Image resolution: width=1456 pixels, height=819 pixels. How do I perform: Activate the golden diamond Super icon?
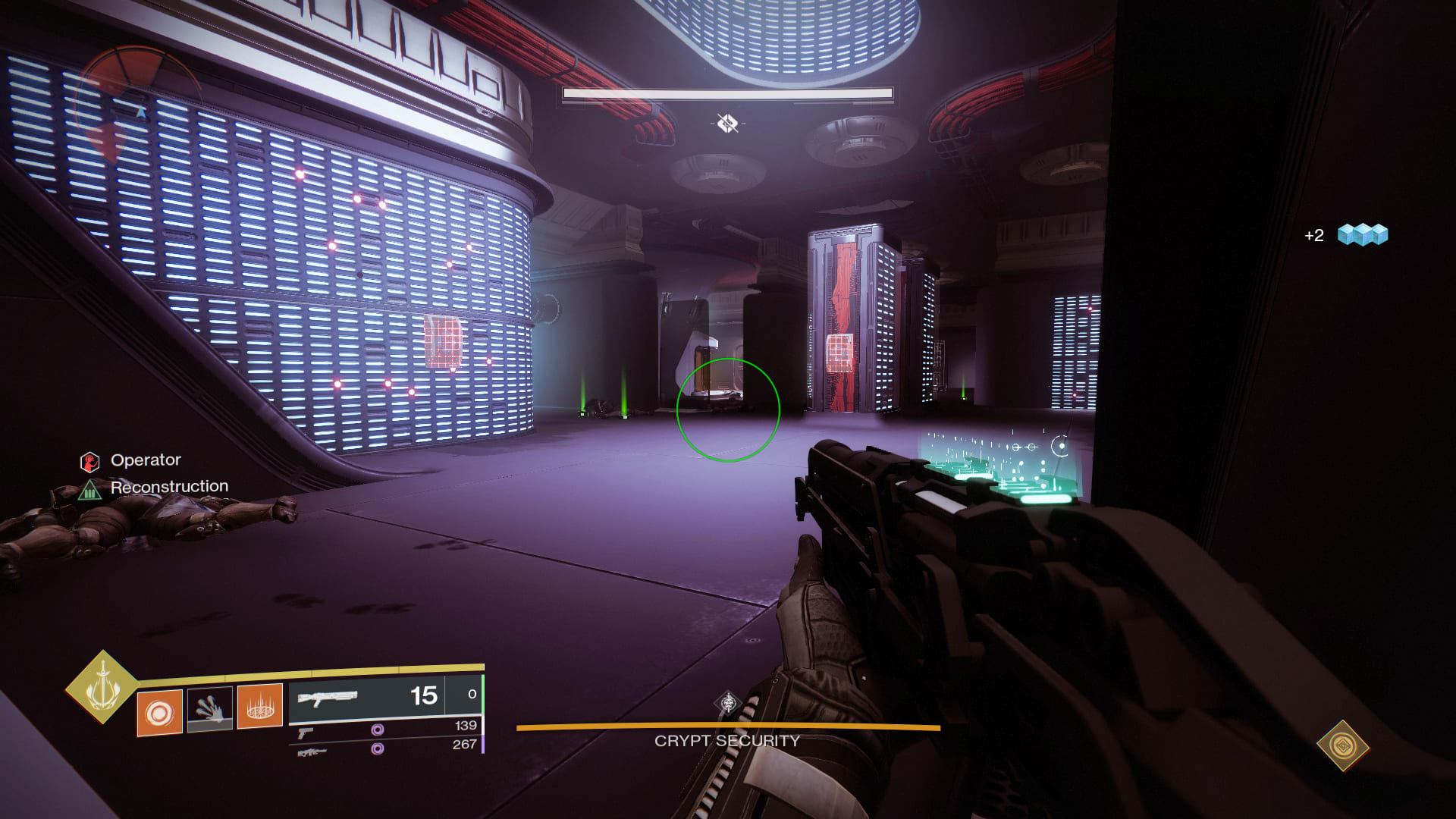tap(102, 687)
